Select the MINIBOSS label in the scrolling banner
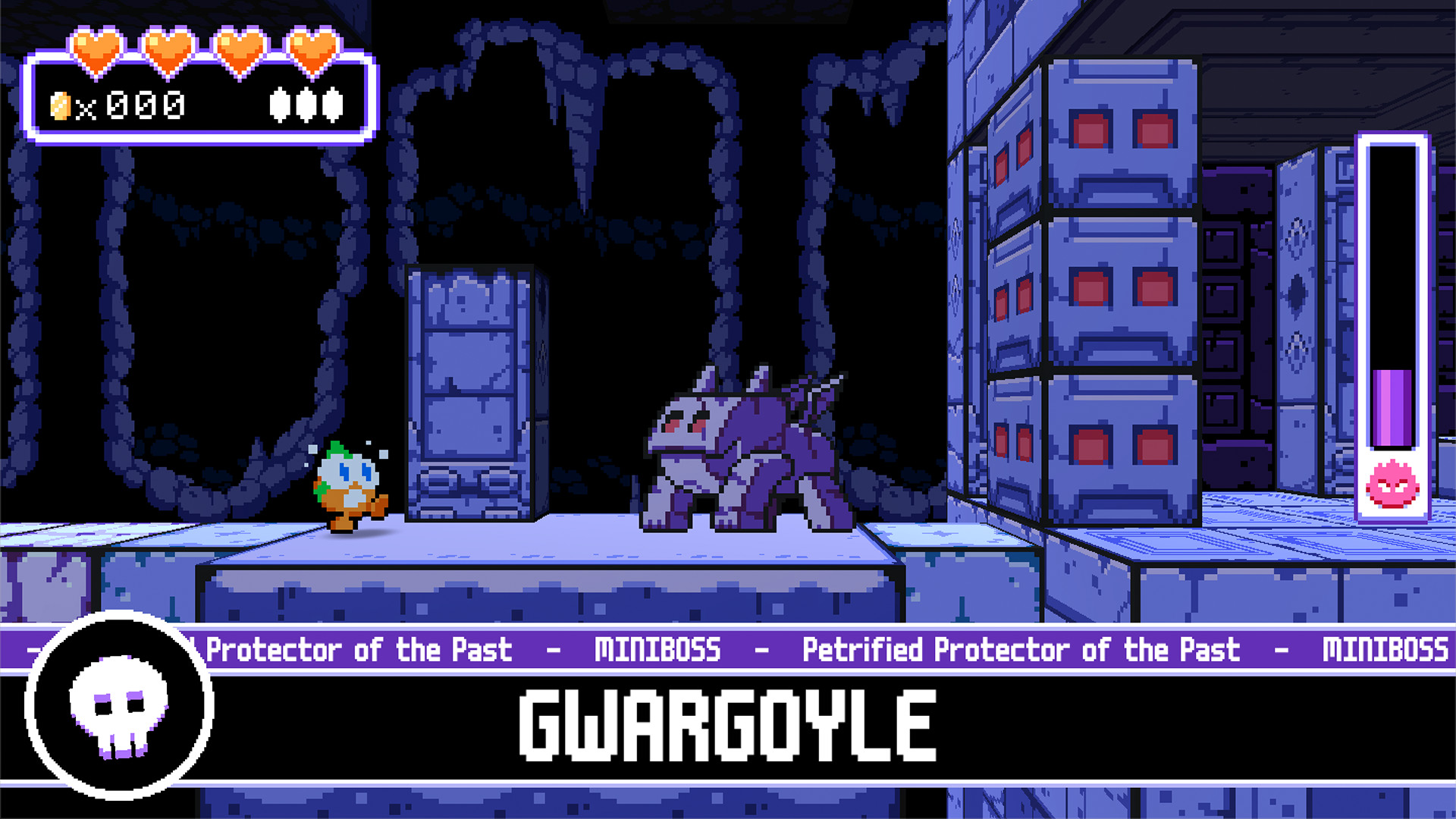Viewport: 1456px width, 819px height. click(657, 648)
